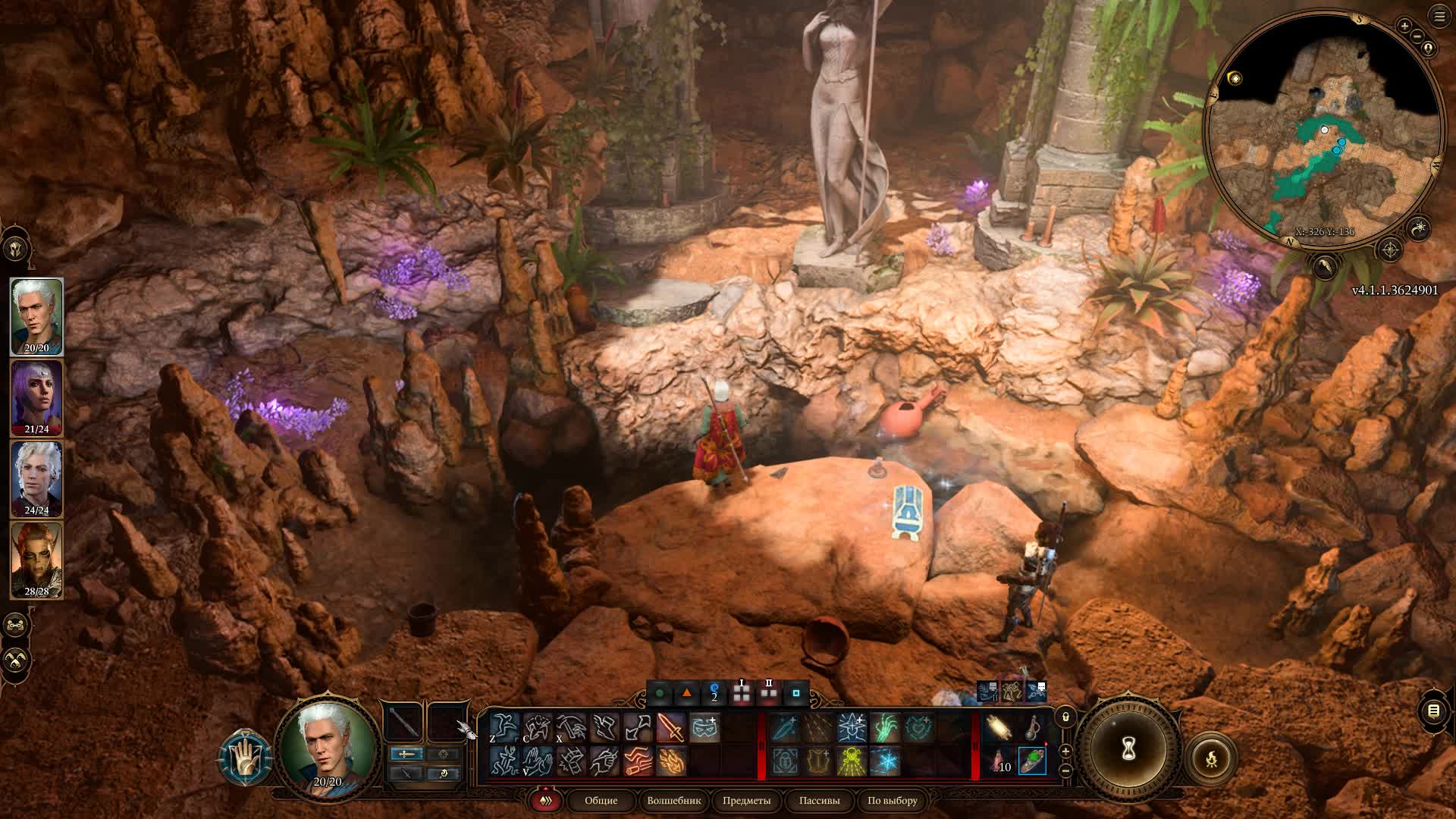Open the game menu hamburger button
This screenshot has width=1456, height=819.
(1439, 16)
